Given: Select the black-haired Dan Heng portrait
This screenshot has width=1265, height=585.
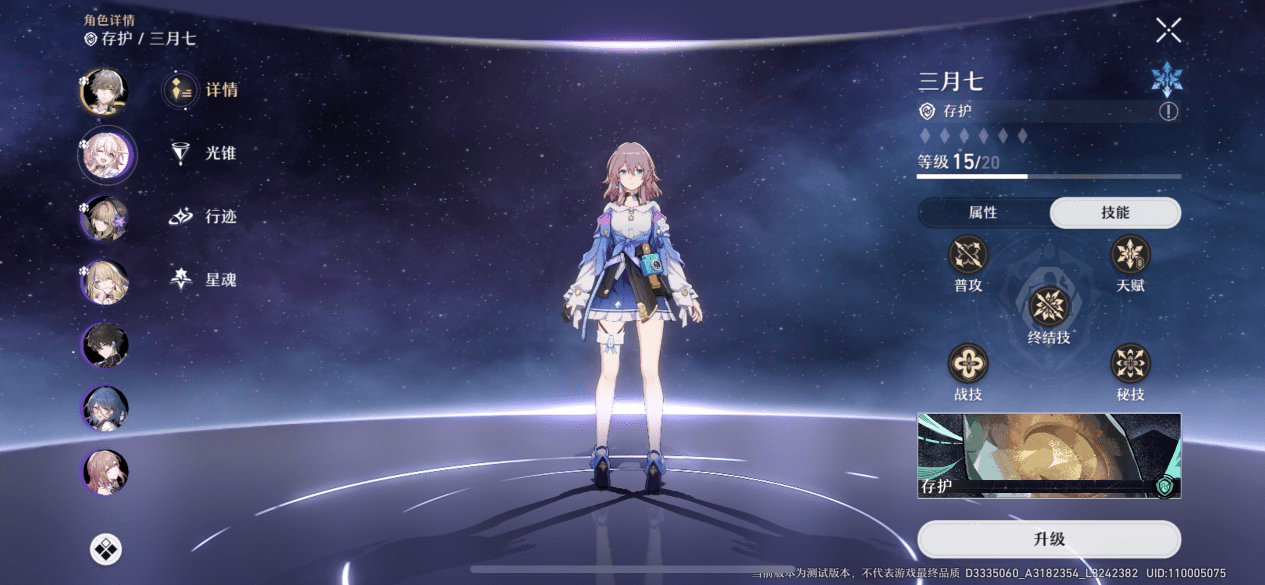Looking at the screenshot, I should click(x=104, y=345).
